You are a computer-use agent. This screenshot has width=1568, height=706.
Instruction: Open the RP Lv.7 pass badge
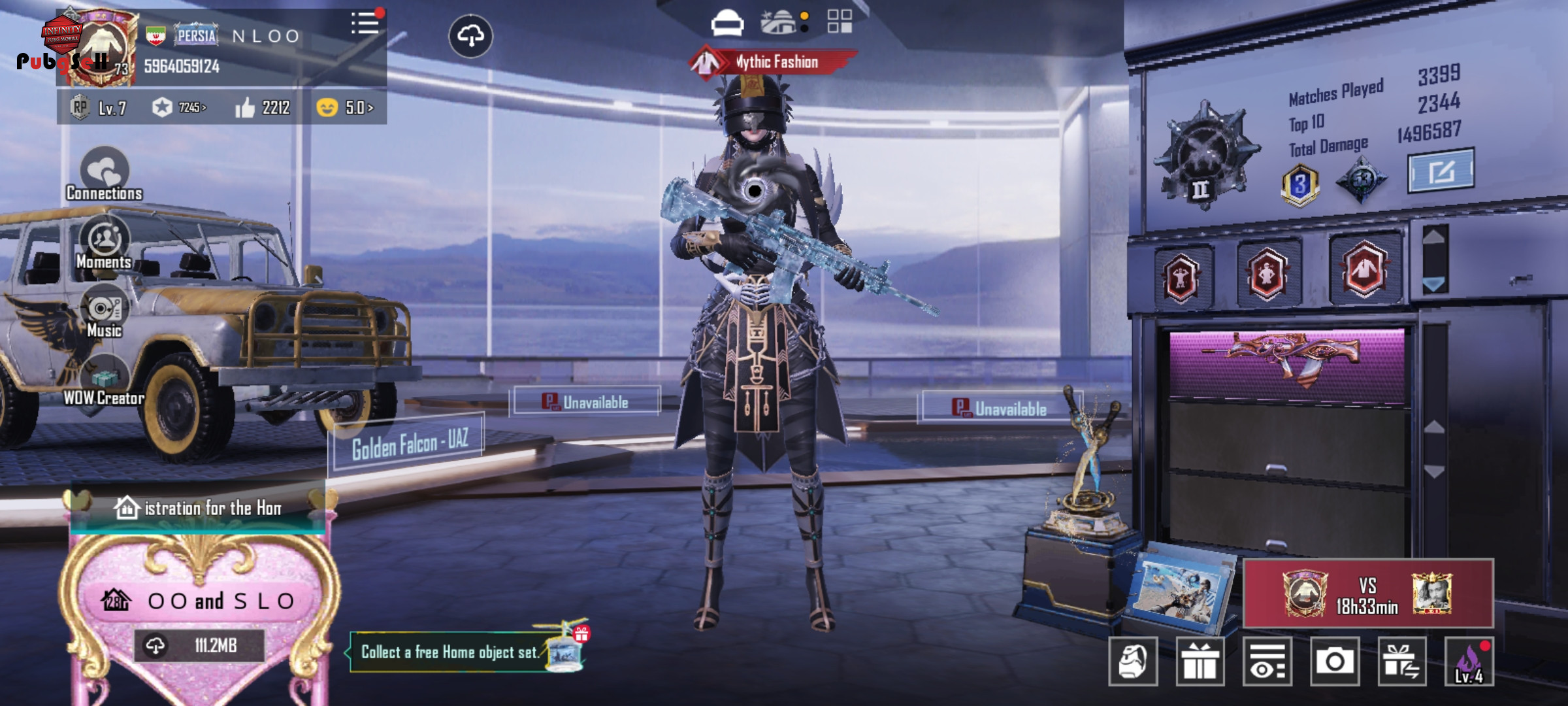point(99,108)
